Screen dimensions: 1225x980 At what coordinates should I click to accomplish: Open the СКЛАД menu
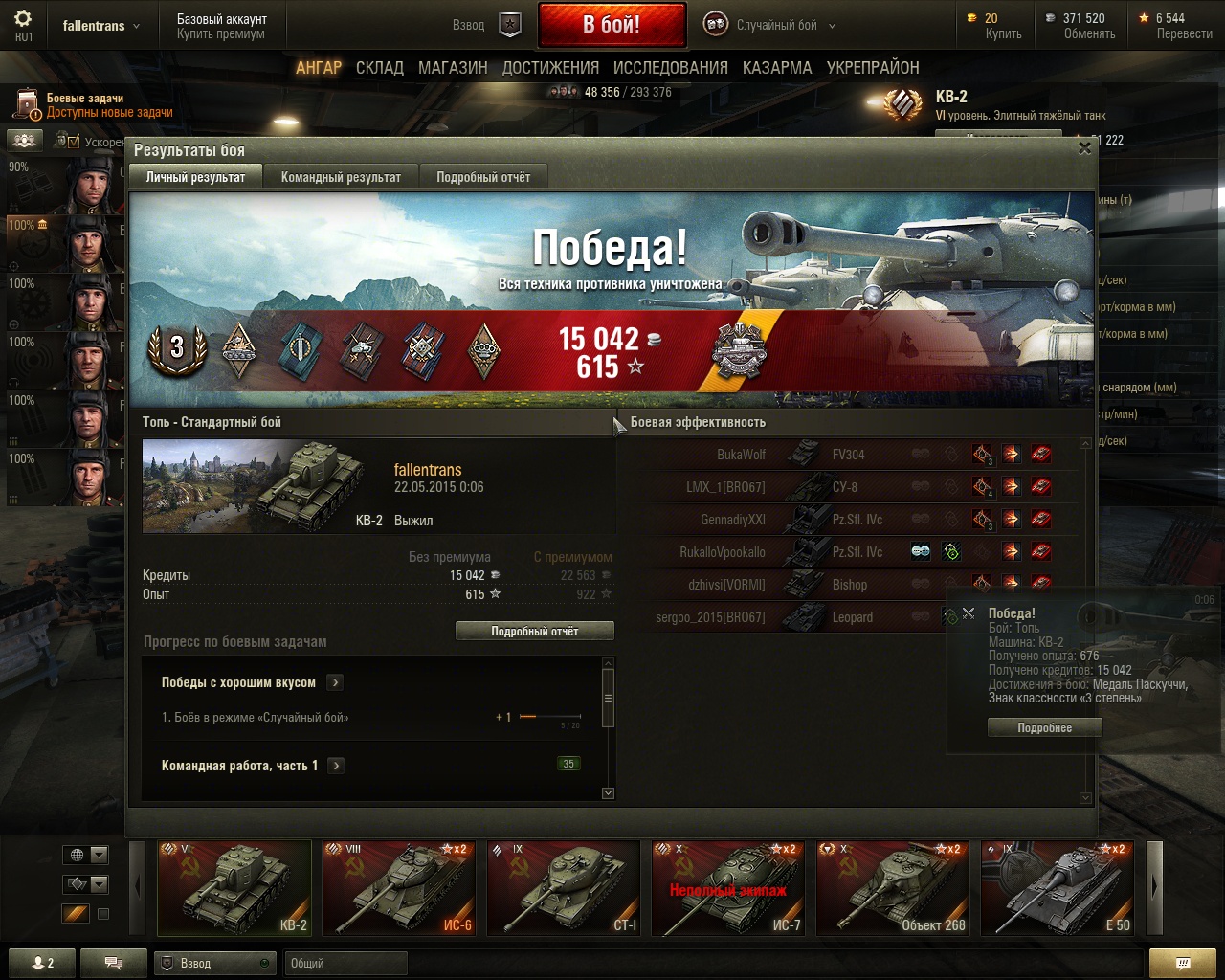[x=379, y=68]
